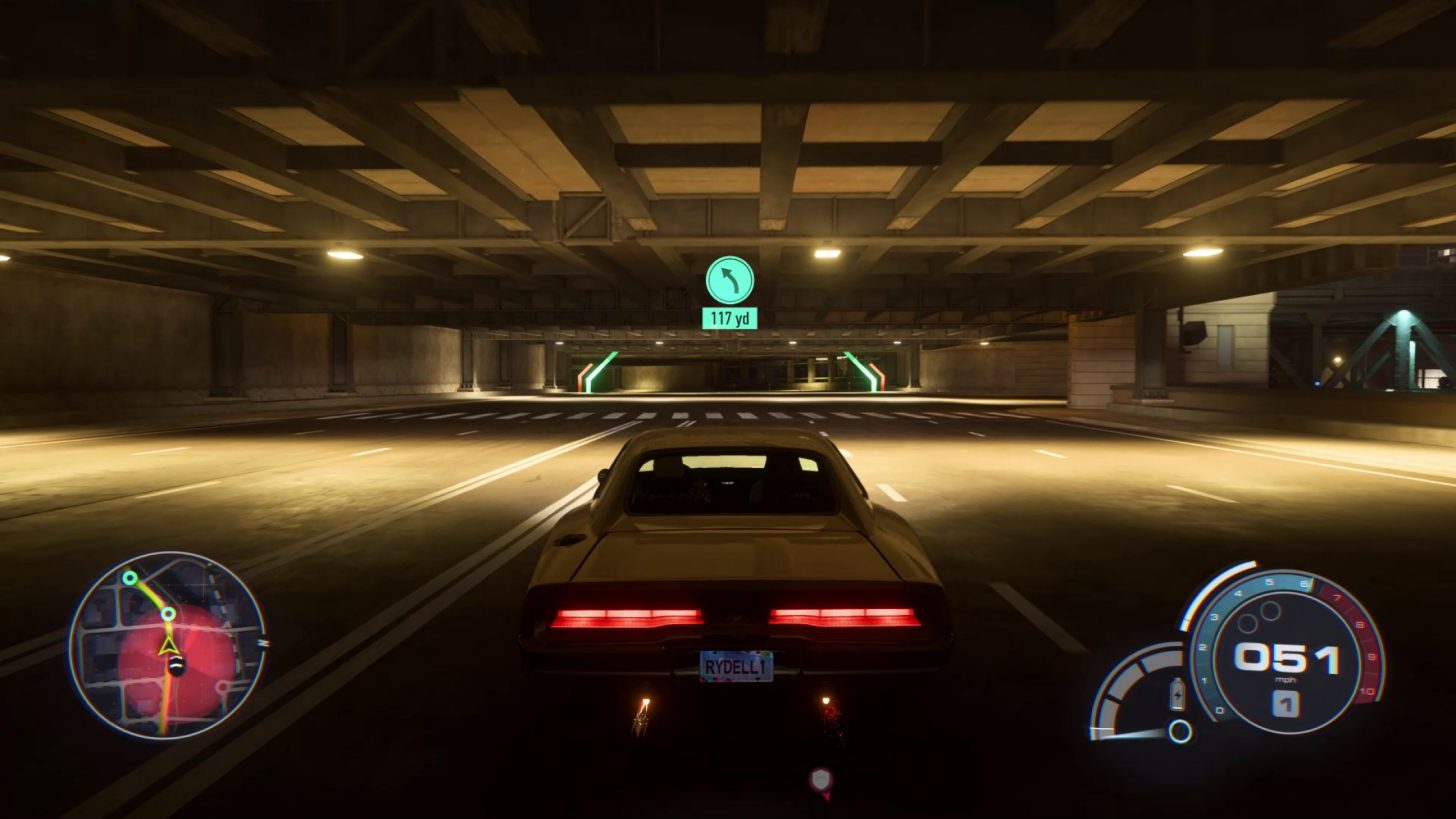Click the mph unit label under the speed
This screenshot has height=819, width=1456.
pos(1286,679)
